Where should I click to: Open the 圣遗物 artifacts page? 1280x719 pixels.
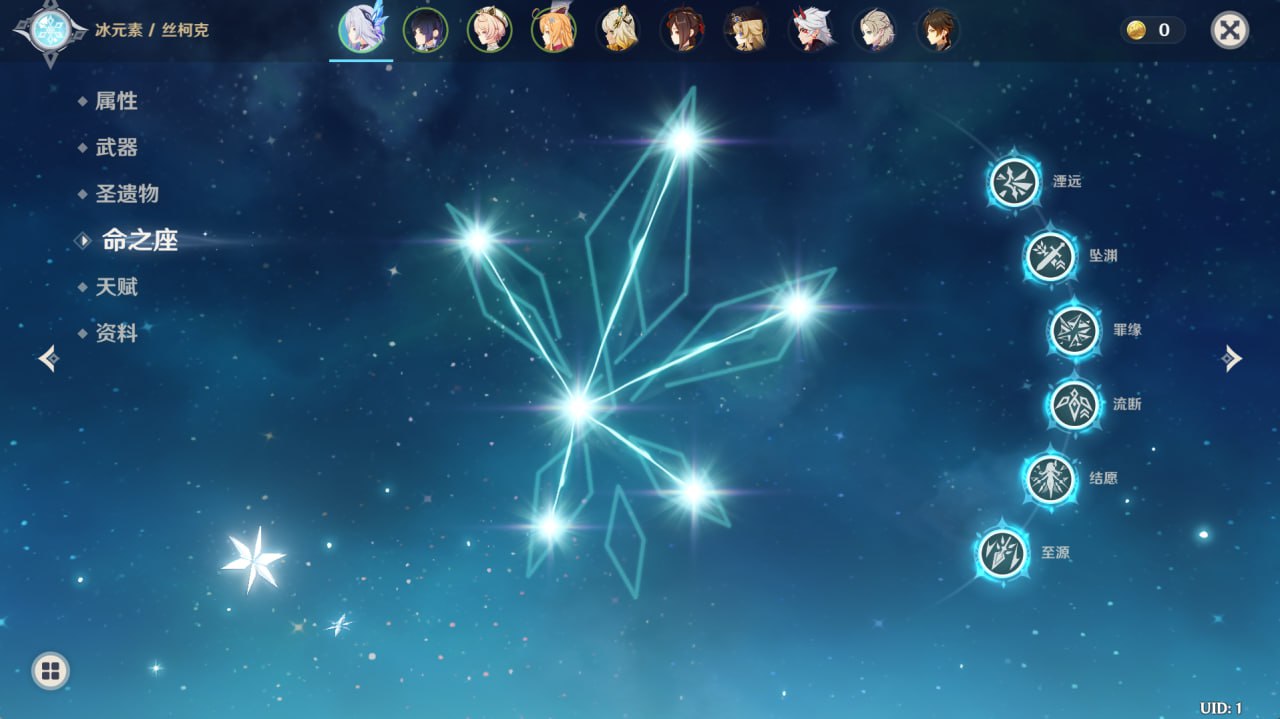coord(126,194)
